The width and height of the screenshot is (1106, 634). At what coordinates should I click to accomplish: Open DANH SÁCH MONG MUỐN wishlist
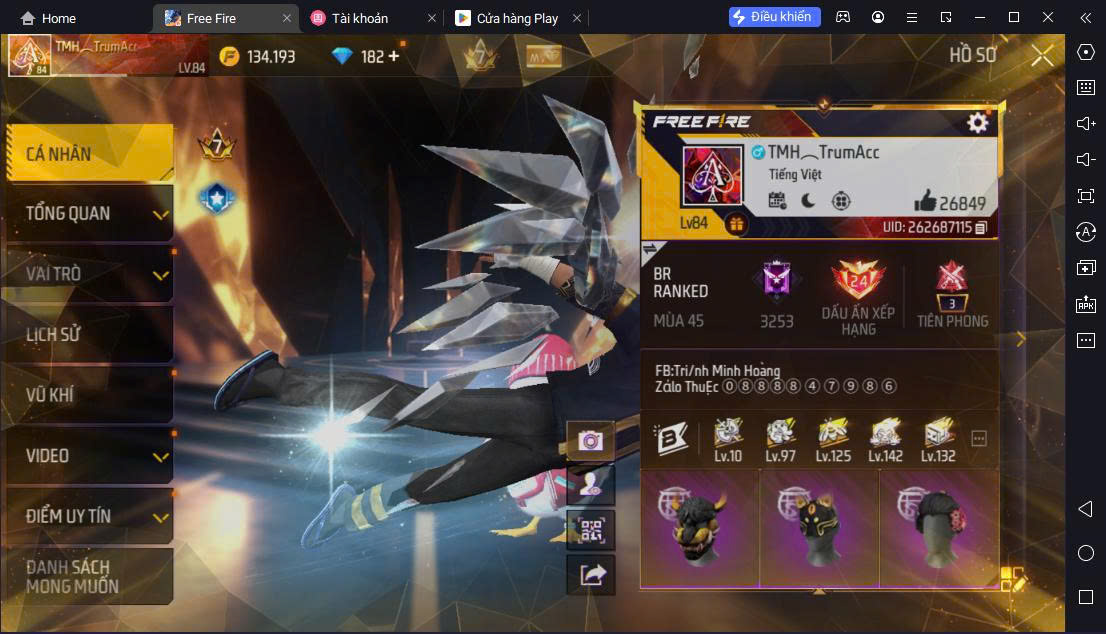click(88, 577)
